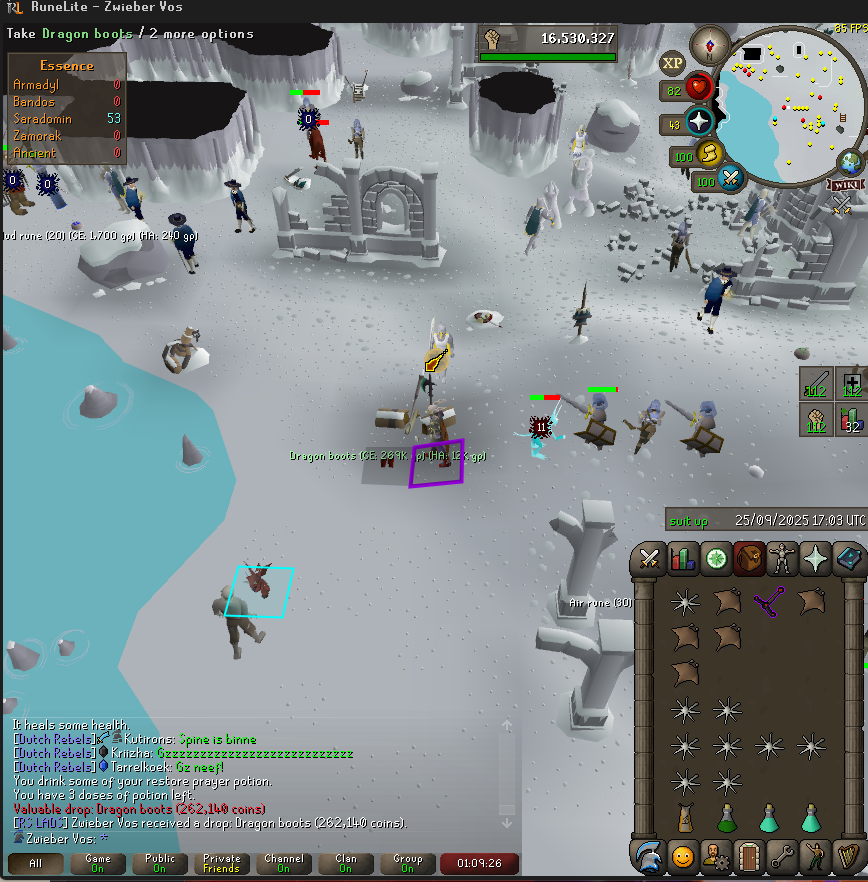
Task: Open the Emotes tab with the smiley face
Action: click(682, 857)
